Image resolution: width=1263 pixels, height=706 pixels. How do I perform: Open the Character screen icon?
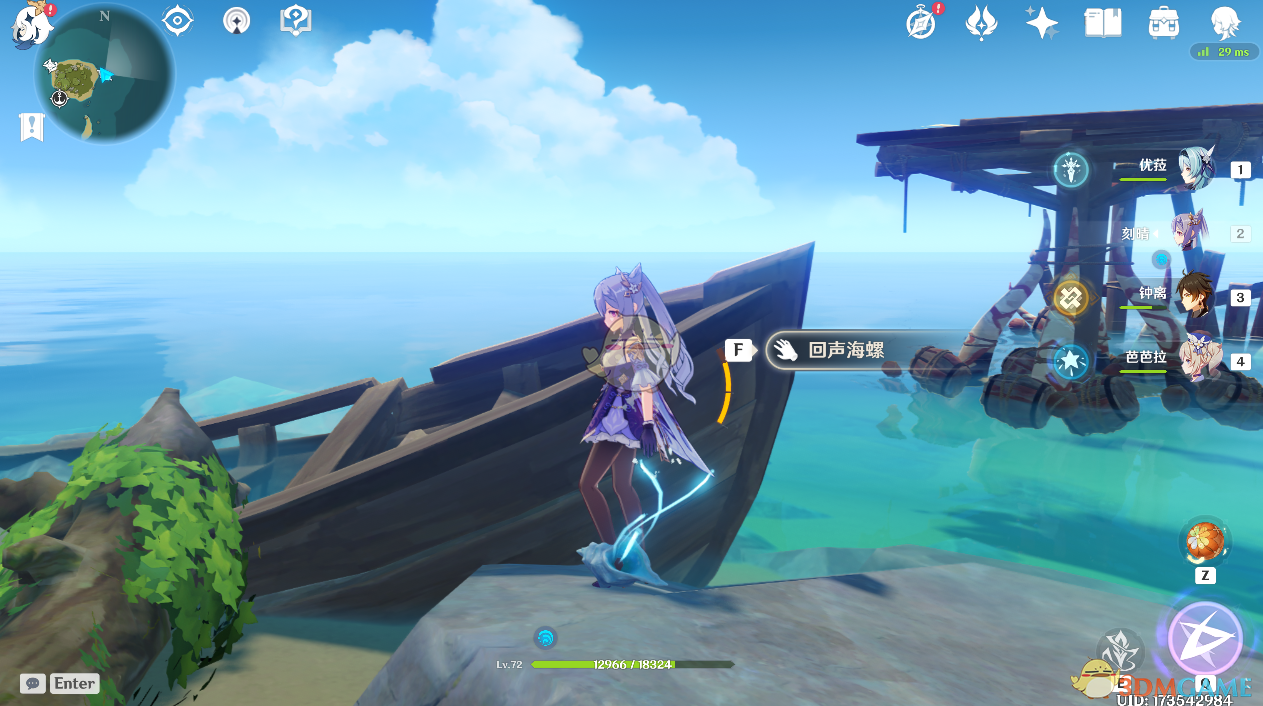pos(1225,22)
